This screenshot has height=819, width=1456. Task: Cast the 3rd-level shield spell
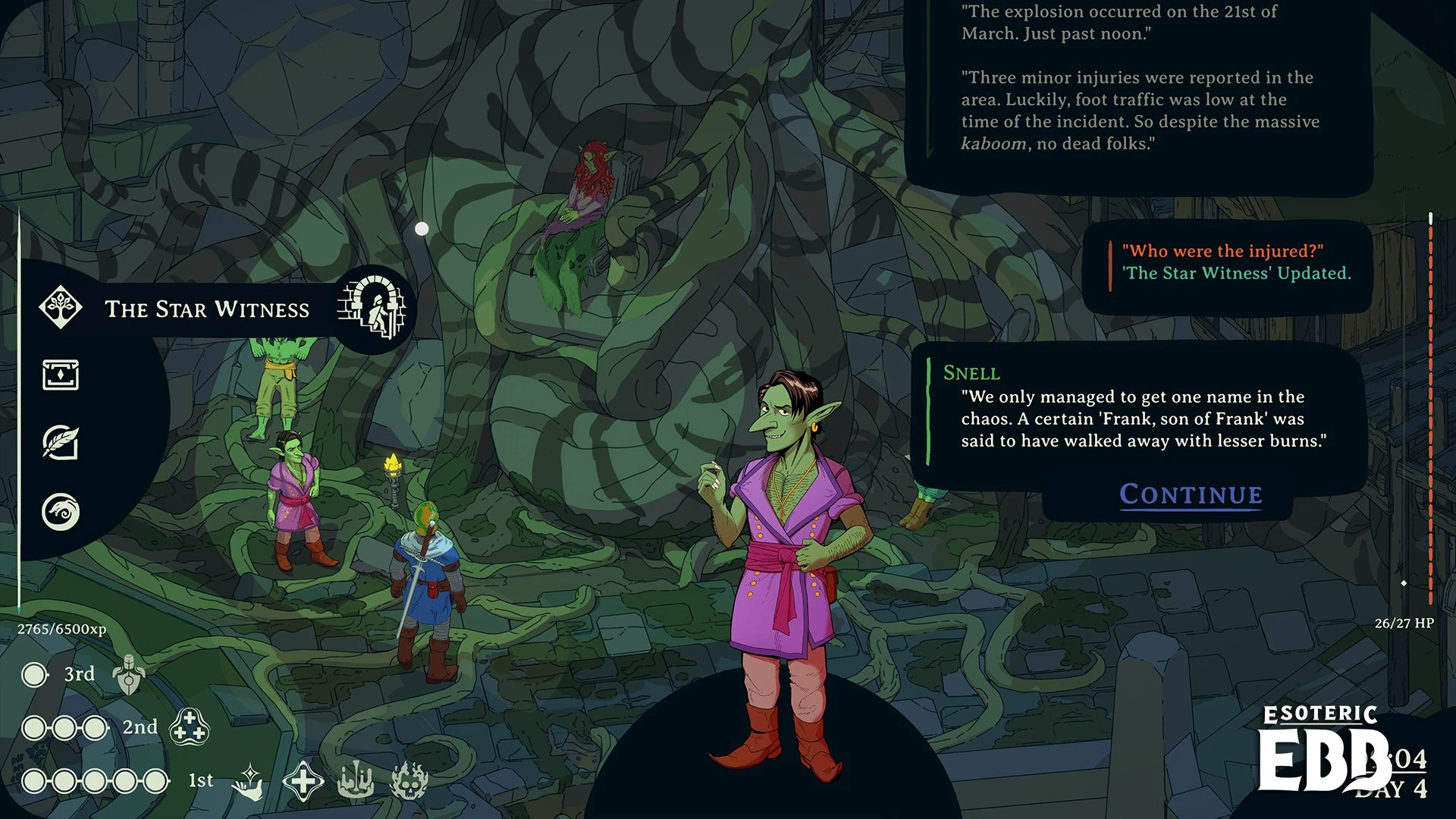pyautogui.click(x=129, y=675)
